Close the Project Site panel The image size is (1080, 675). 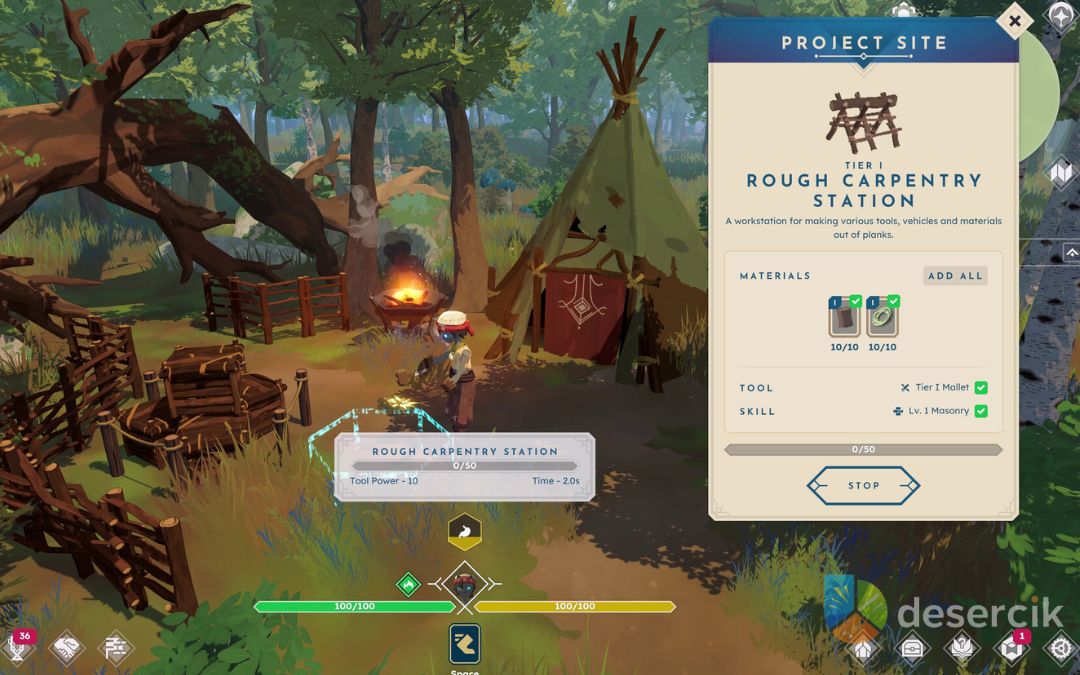1014,20
